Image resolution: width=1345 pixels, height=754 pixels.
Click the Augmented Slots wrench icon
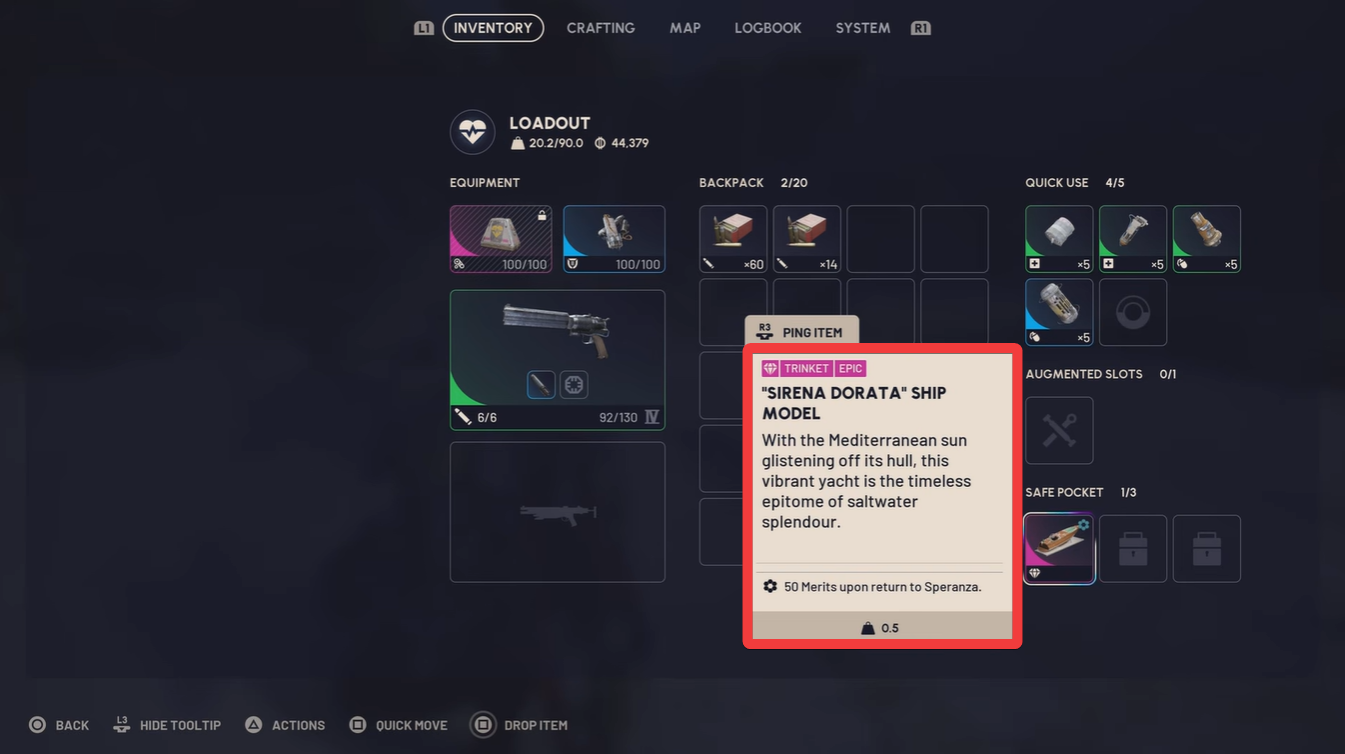1058,430
